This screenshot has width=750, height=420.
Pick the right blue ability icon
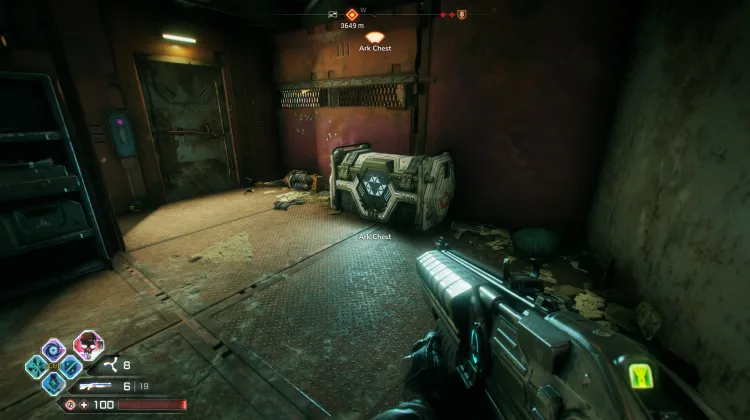[70, 365]
